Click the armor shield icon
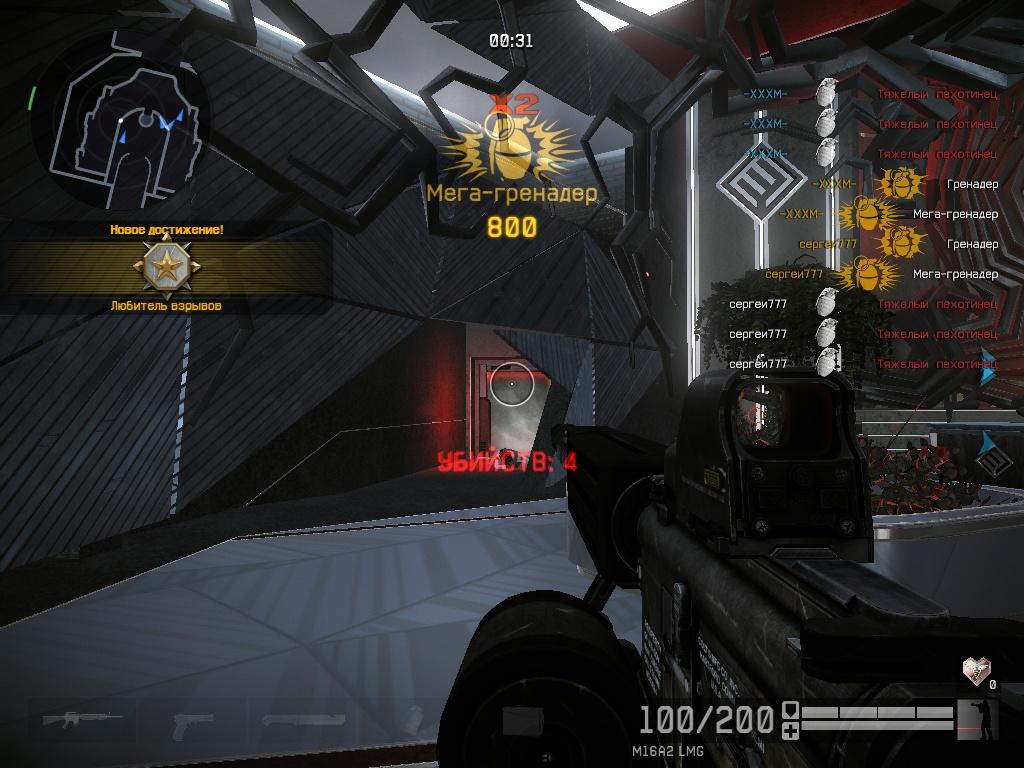Screen dimensions: 1024x768 pos(790,711)
